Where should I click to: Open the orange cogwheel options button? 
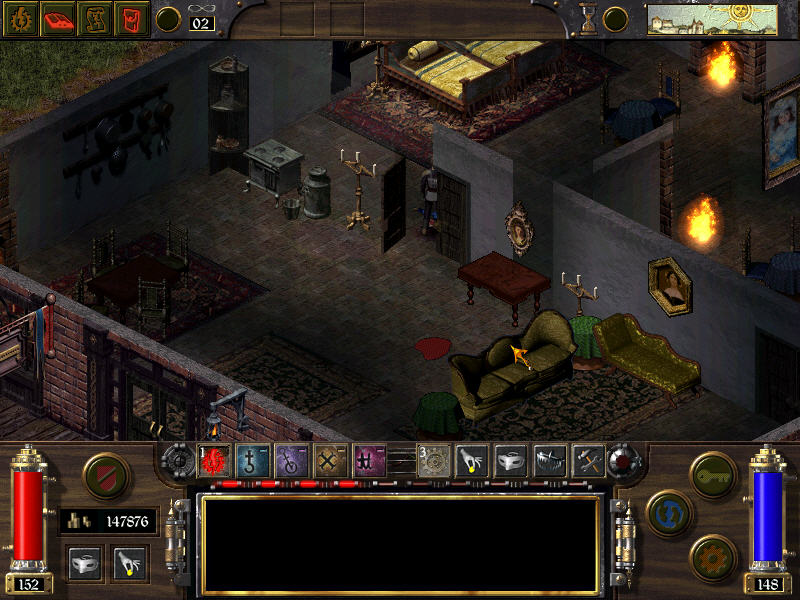click(713, 555)
